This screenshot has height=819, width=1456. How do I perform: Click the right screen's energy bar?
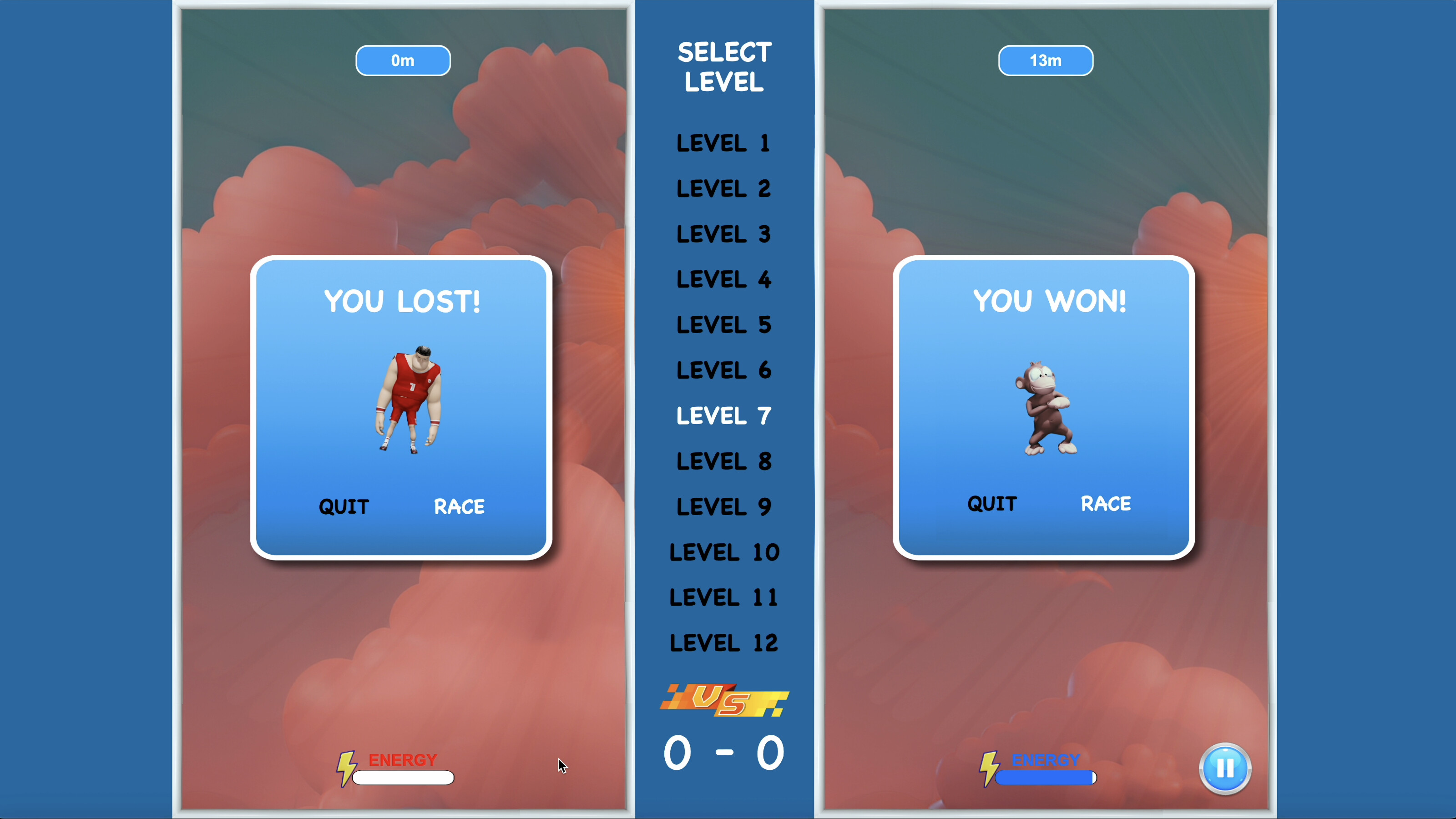[1045, 778]
